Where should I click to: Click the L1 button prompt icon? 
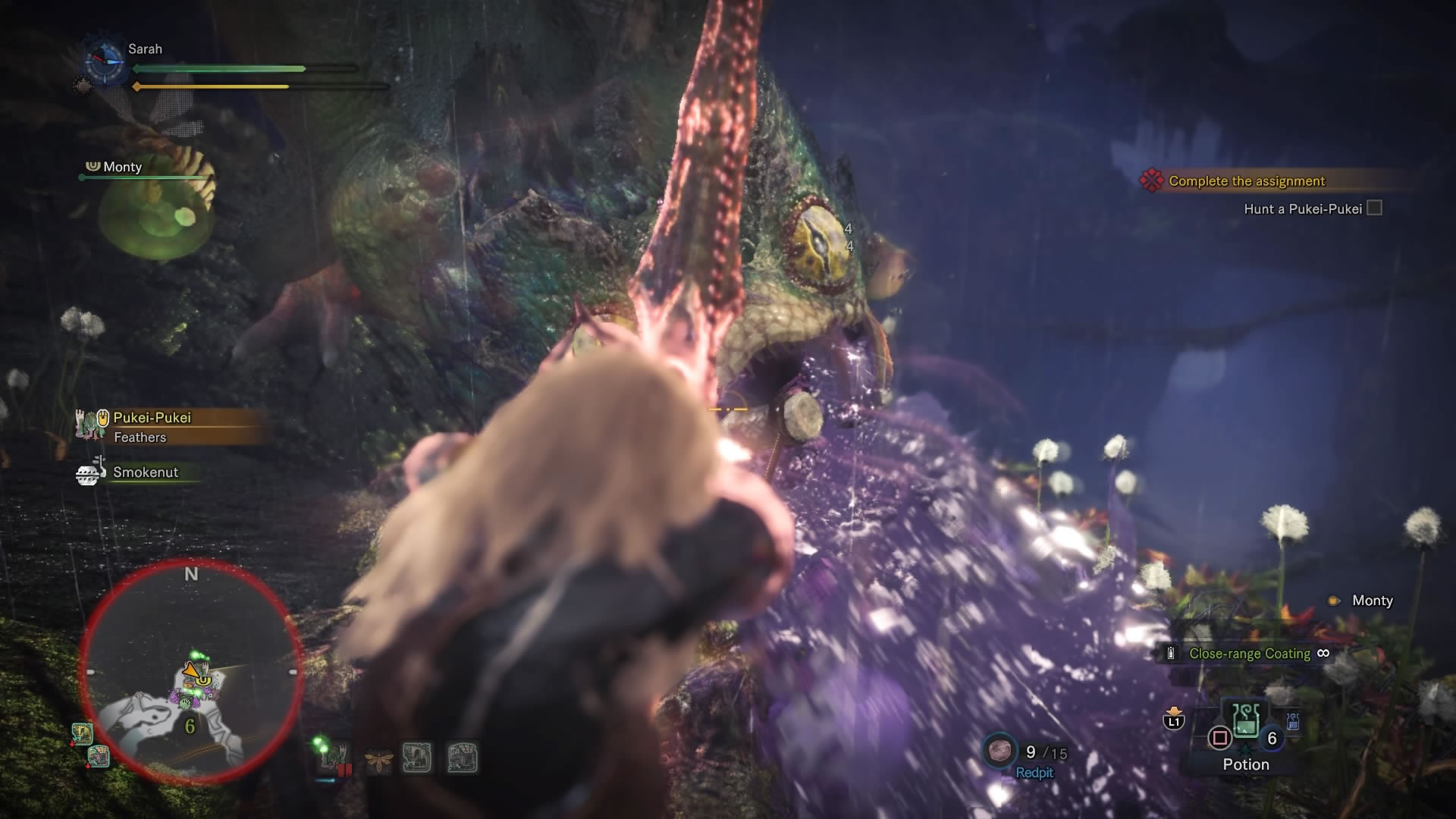(x=1174, y=721)
